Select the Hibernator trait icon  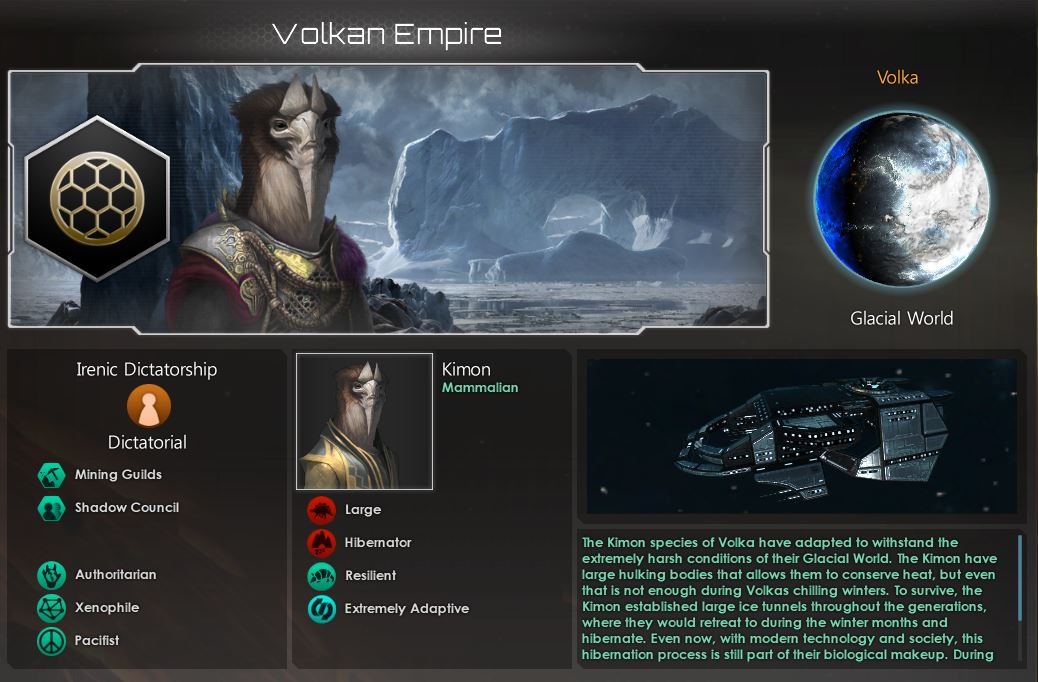tap(321, 543)
